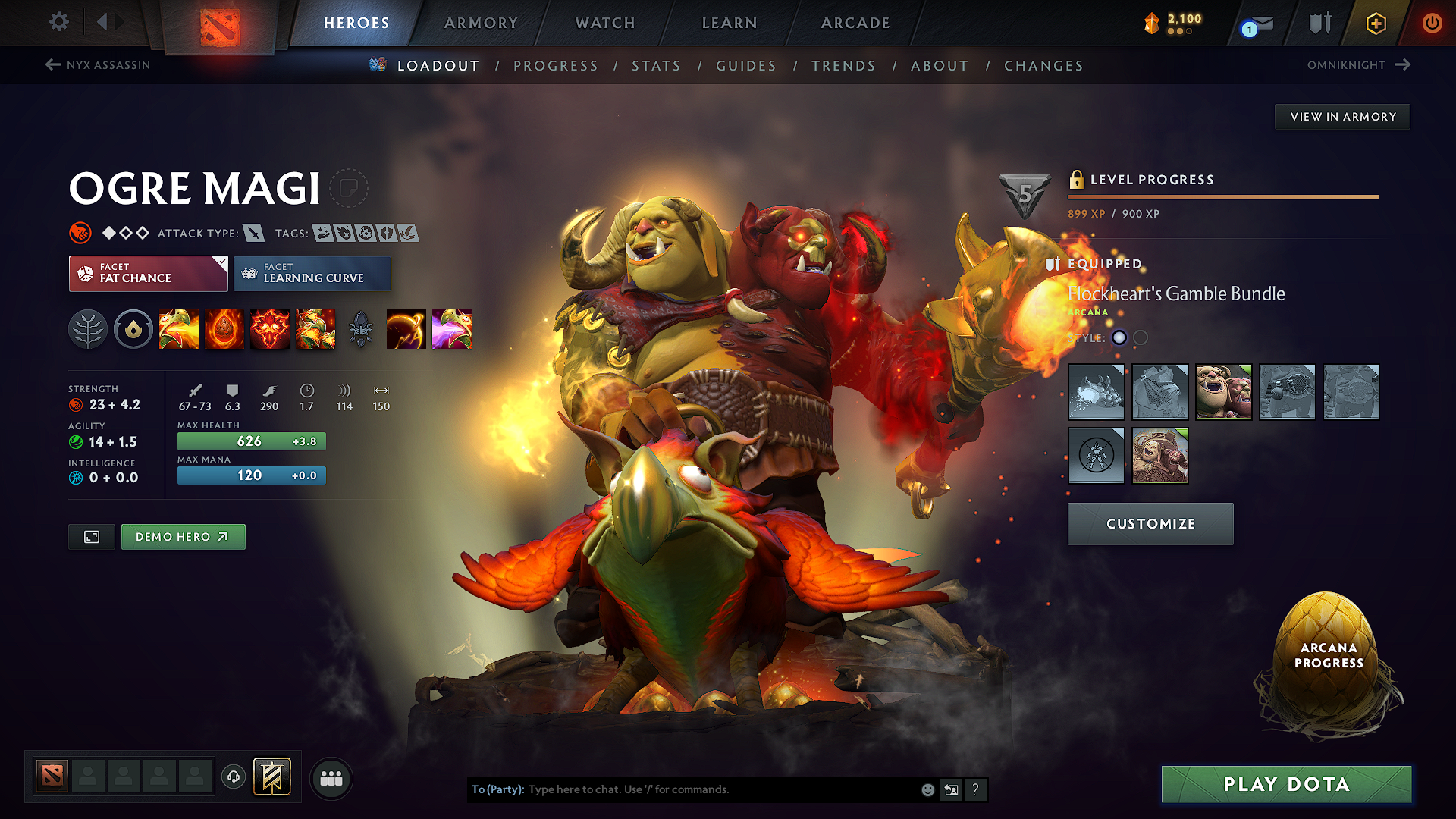Switch to style two on the Arcana

click(1139, 338)
